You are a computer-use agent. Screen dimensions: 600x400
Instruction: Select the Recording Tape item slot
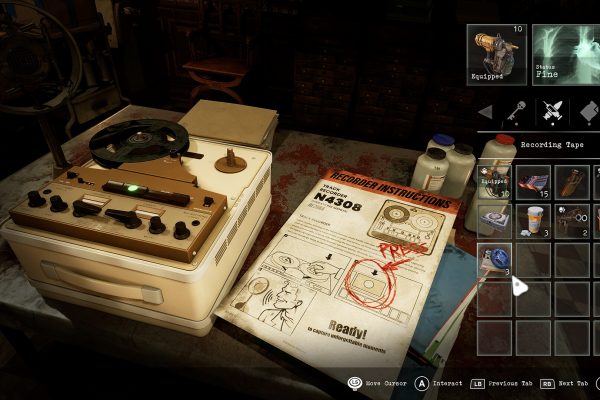[x=494, y=259]
